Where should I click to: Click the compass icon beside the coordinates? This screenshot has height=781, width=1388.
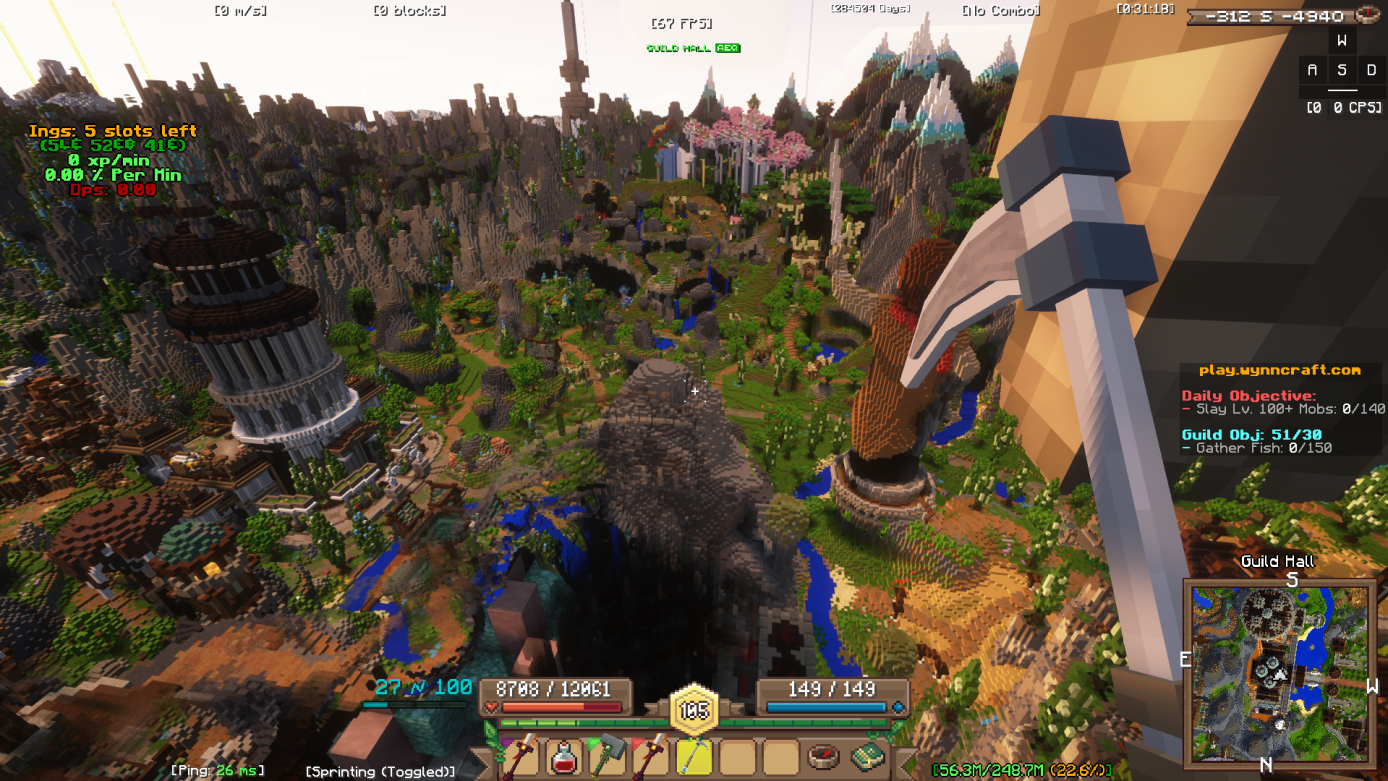tap(1370, 15)
